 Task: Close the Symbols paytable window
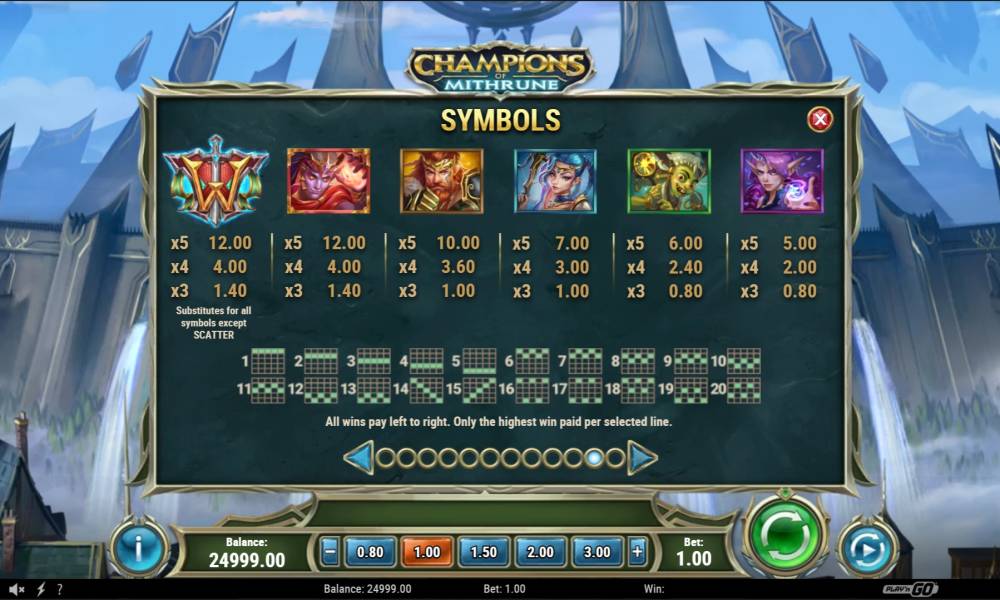tap(820, 120)
